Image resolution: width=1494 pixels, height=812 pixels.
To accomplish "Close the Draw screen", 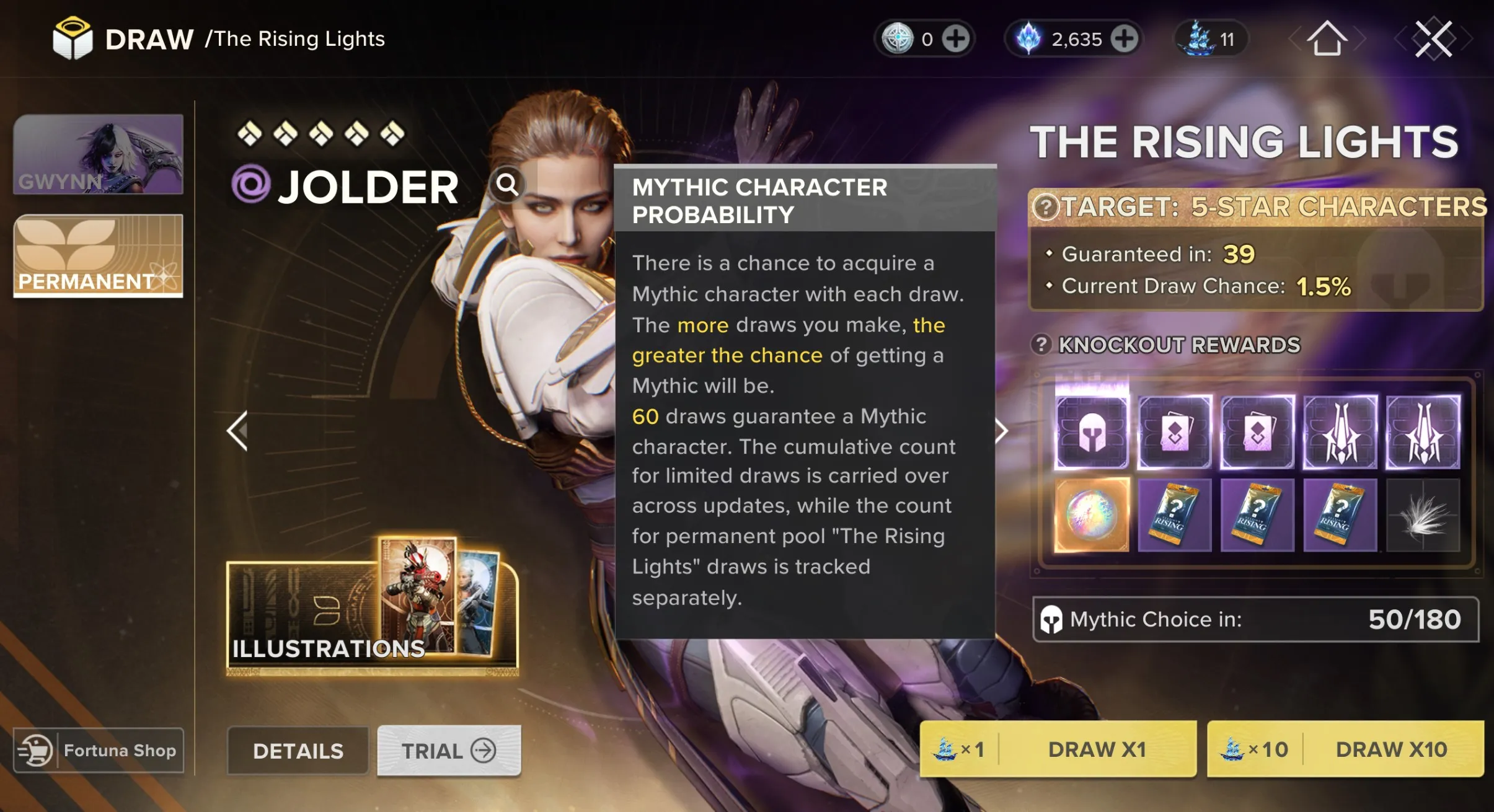I will [x=1433, y=39].
